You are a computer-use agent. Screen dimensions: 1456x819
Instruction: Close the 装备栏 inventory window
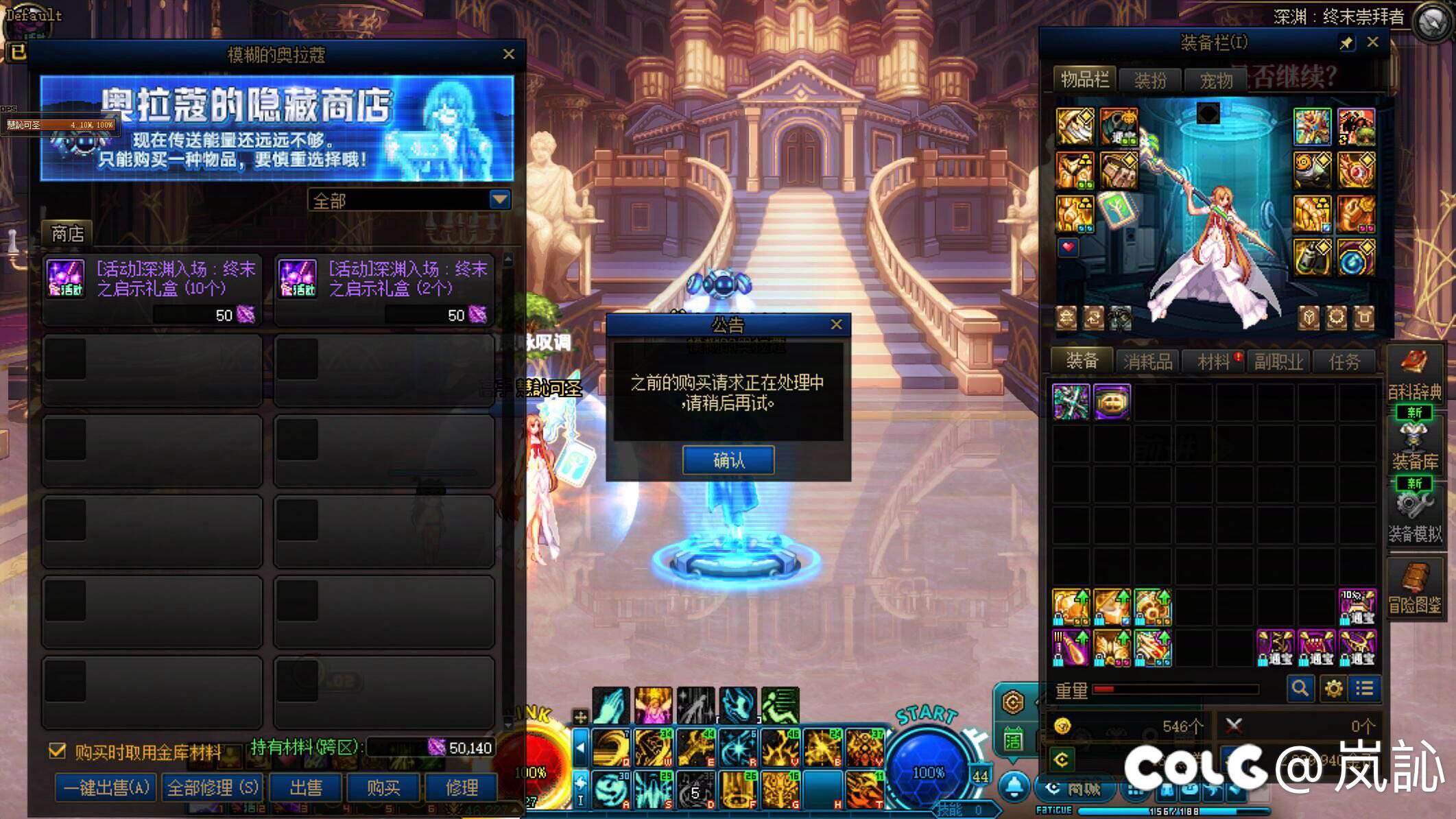[x=1372, y=43]
